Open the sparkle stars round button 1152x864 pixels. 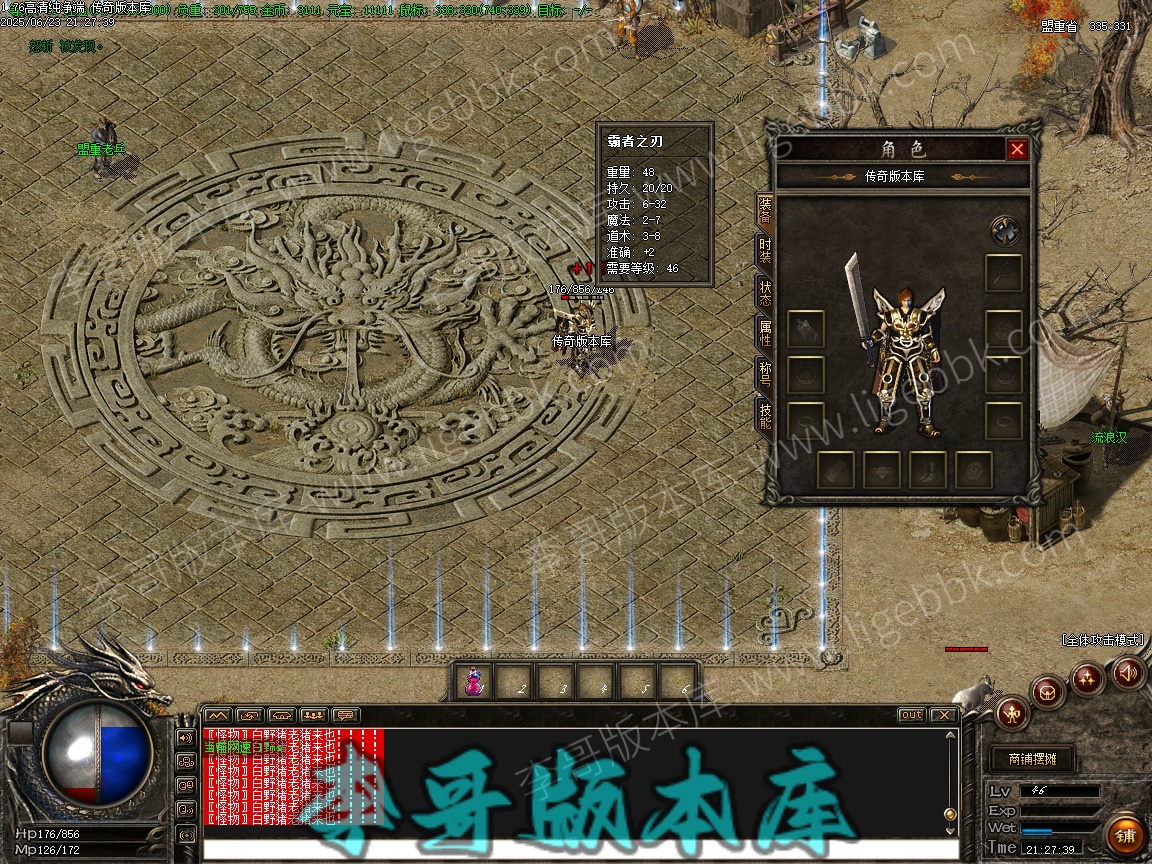1087,679
